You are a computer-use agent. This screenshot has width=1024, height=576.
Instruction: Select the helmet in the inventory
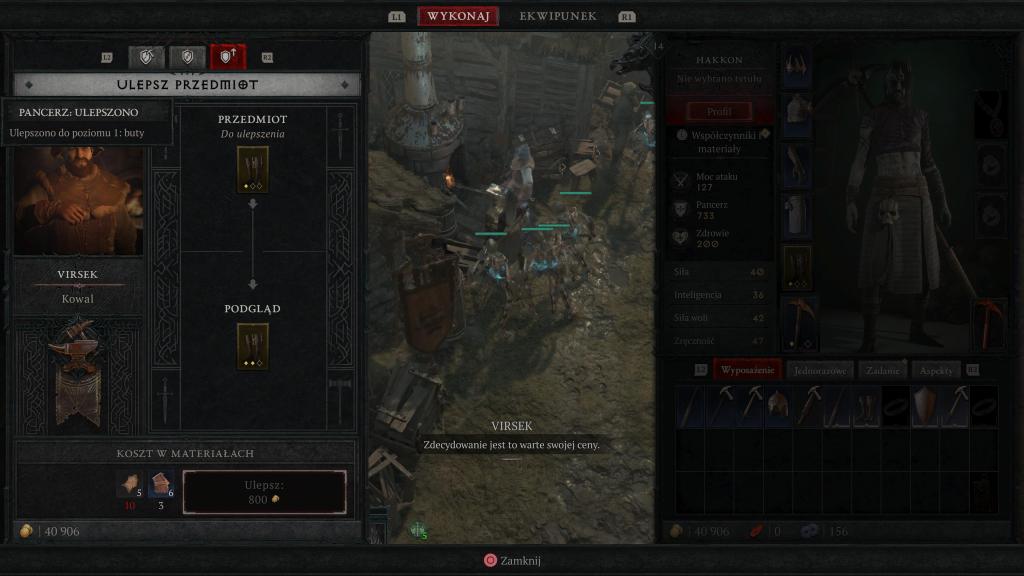[x=778, y=407]
